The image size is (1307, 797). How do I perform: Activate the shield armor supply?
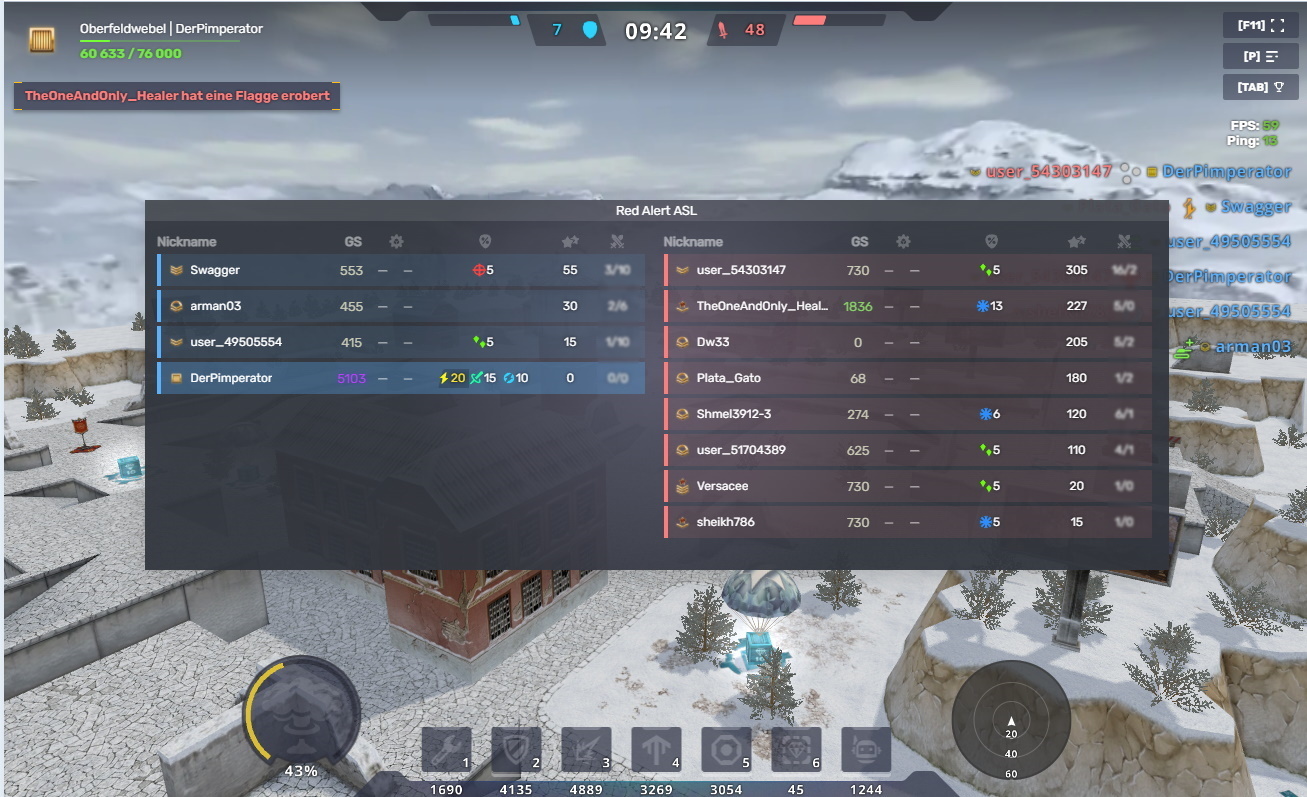pos(516,750)
